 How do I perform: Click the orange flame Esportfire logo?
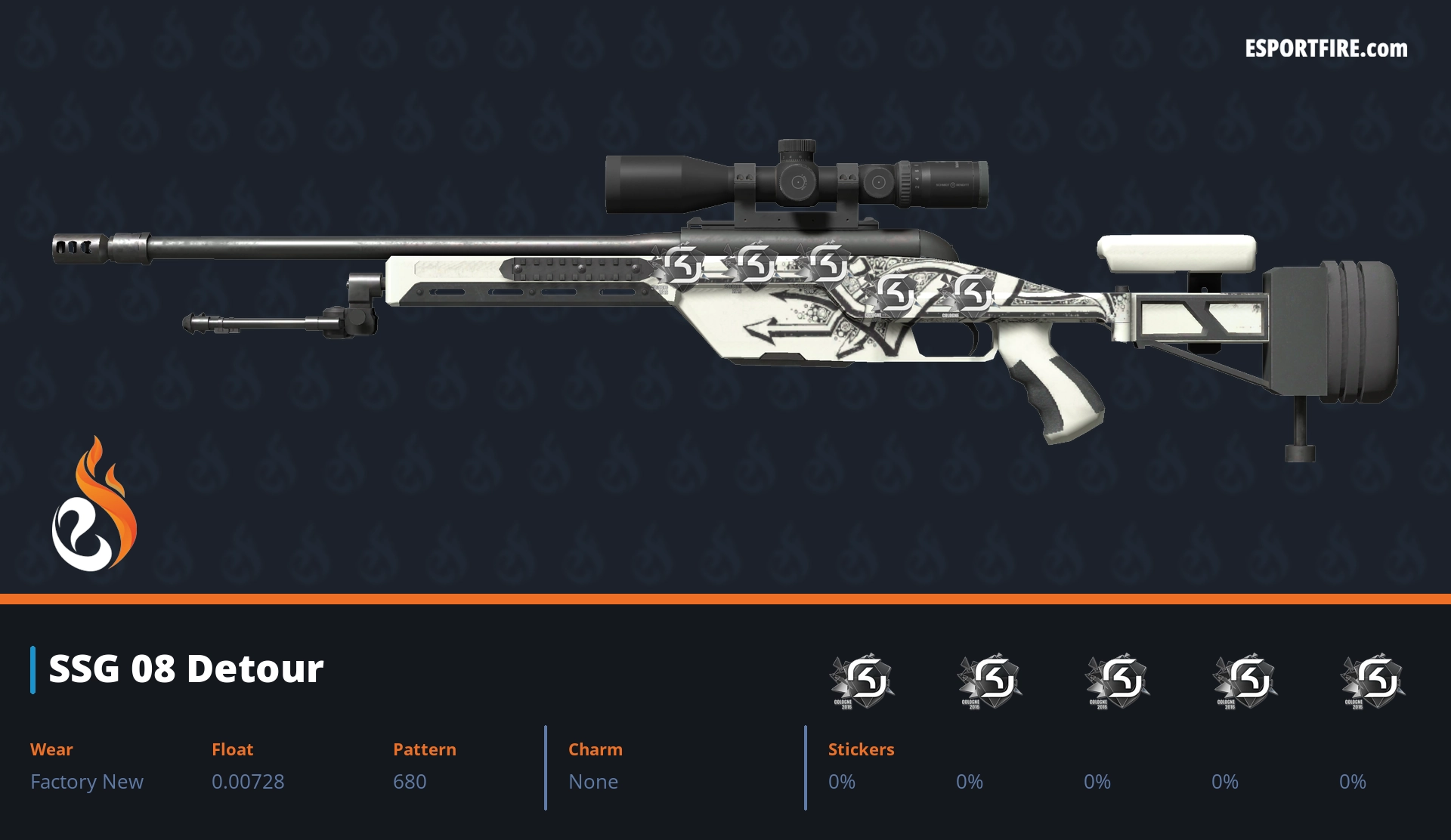pyautogui.click(x=94, y=505)
